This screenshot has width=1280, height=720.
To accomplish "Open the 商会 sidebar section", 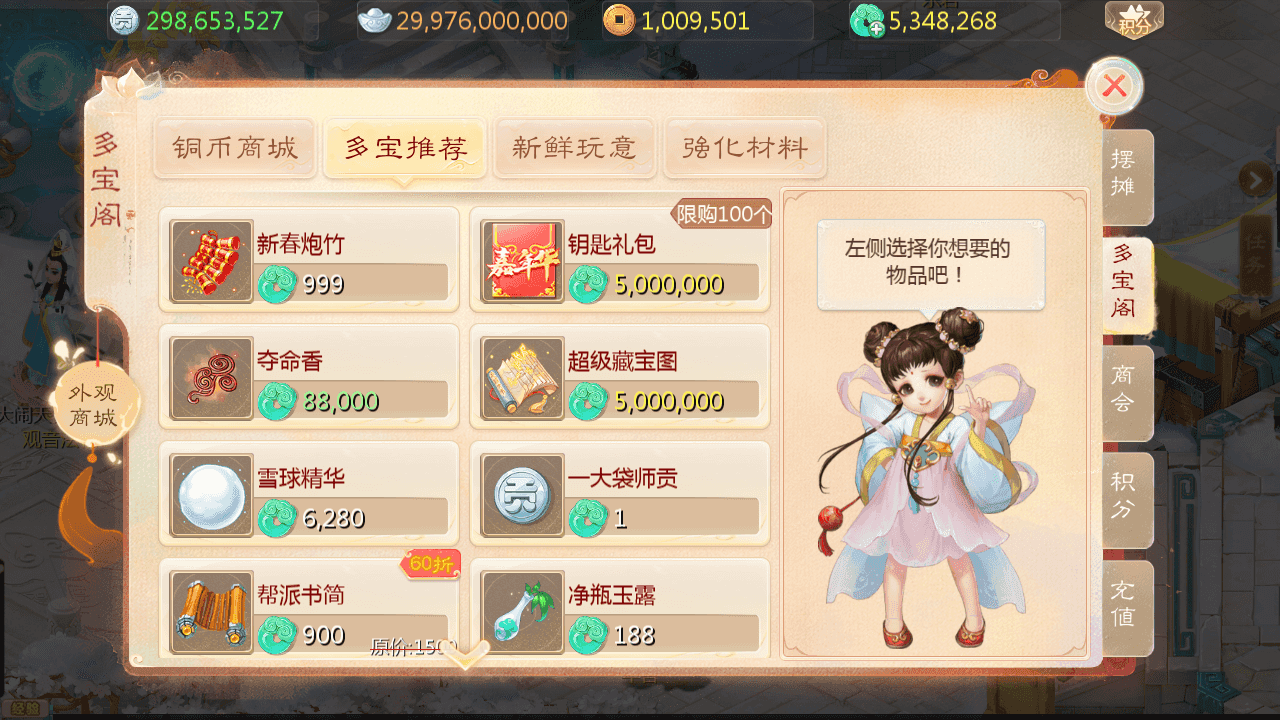I will pos(1123,390).
